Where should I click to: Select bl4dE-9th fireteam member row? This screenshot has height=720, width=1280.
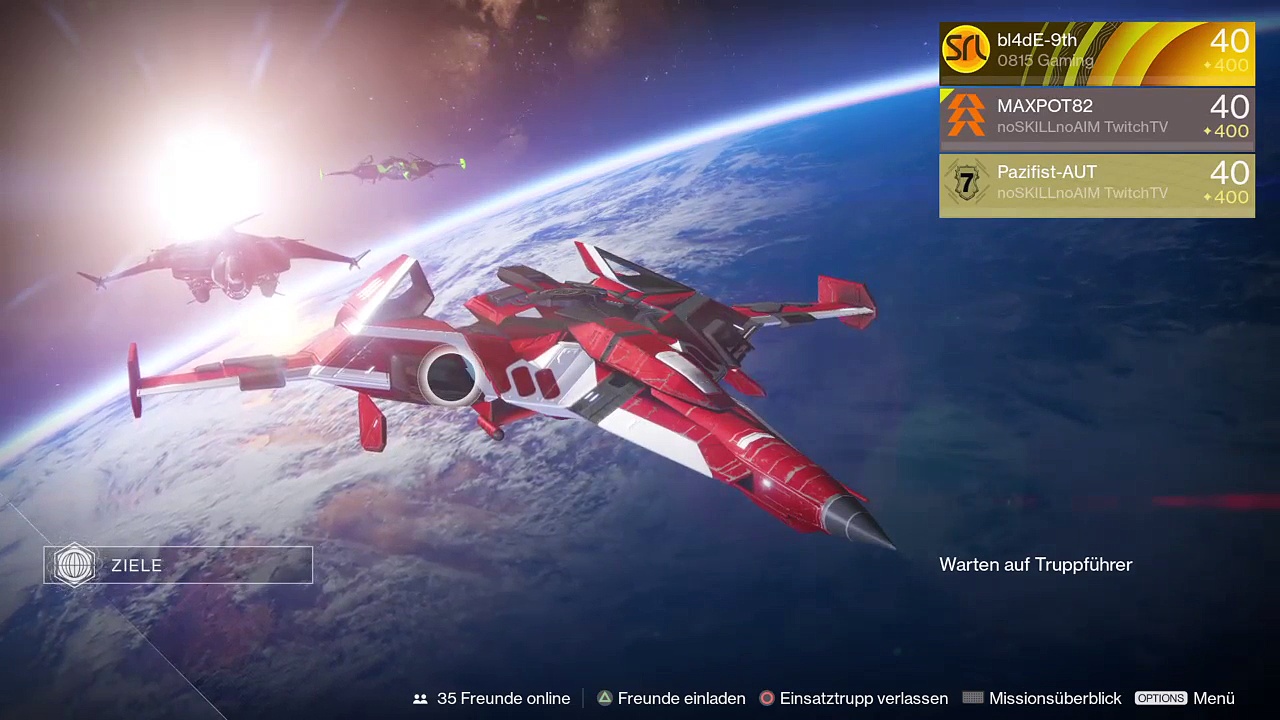click(x=1096, y=52)
